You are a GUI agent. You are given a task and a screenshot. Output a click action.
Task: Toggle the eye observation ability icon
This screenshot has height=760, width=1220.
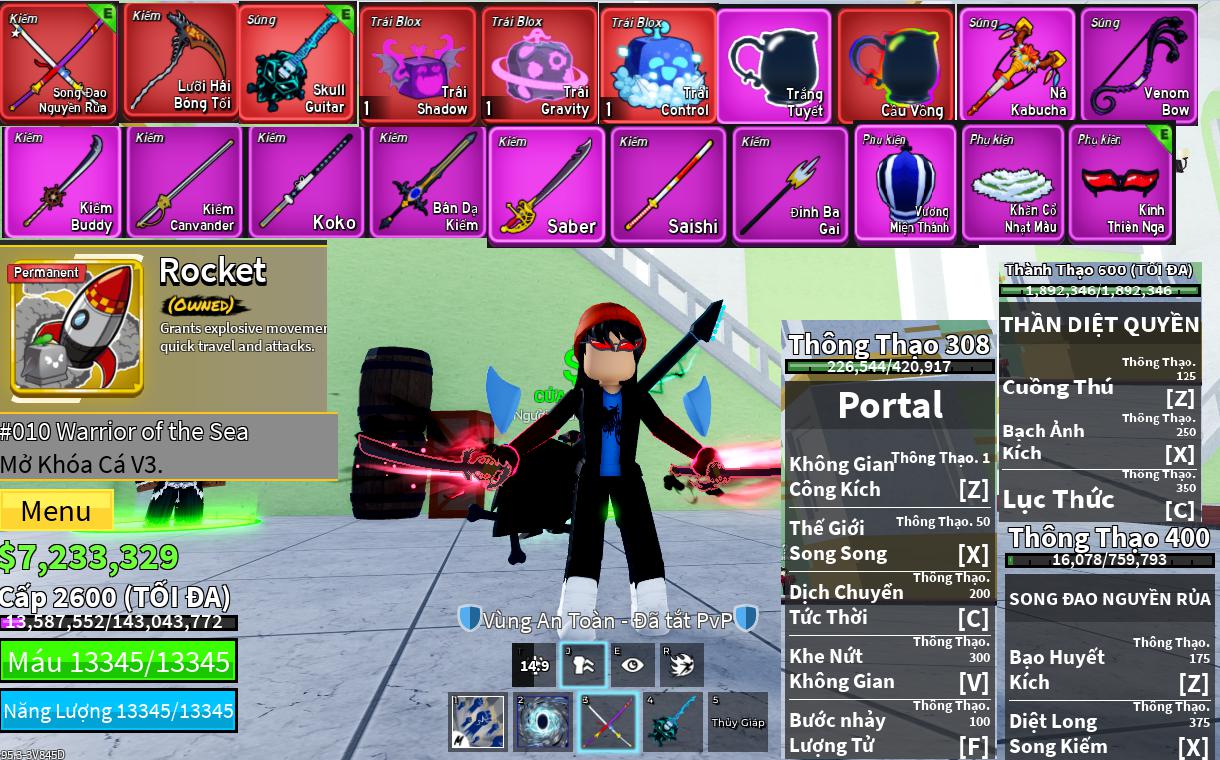(633, 665)
